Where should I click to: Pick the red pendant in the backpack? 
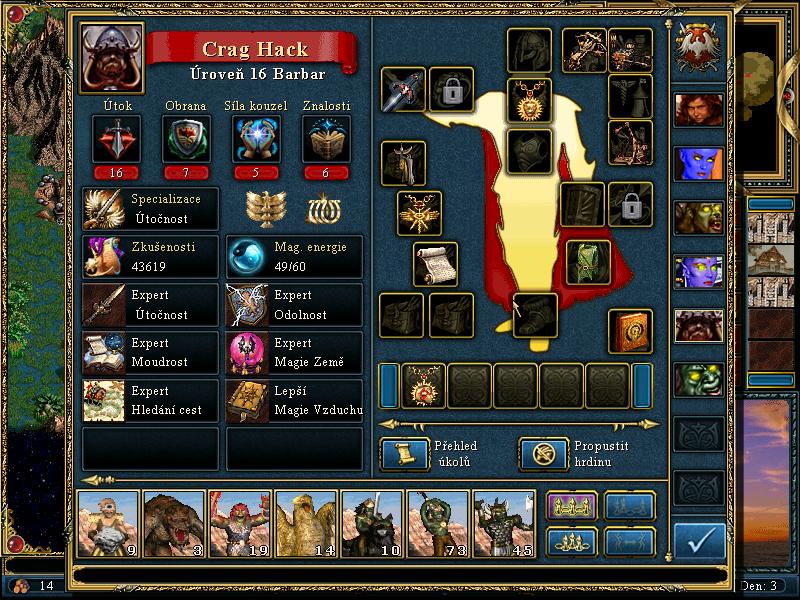tap(423, 385)
